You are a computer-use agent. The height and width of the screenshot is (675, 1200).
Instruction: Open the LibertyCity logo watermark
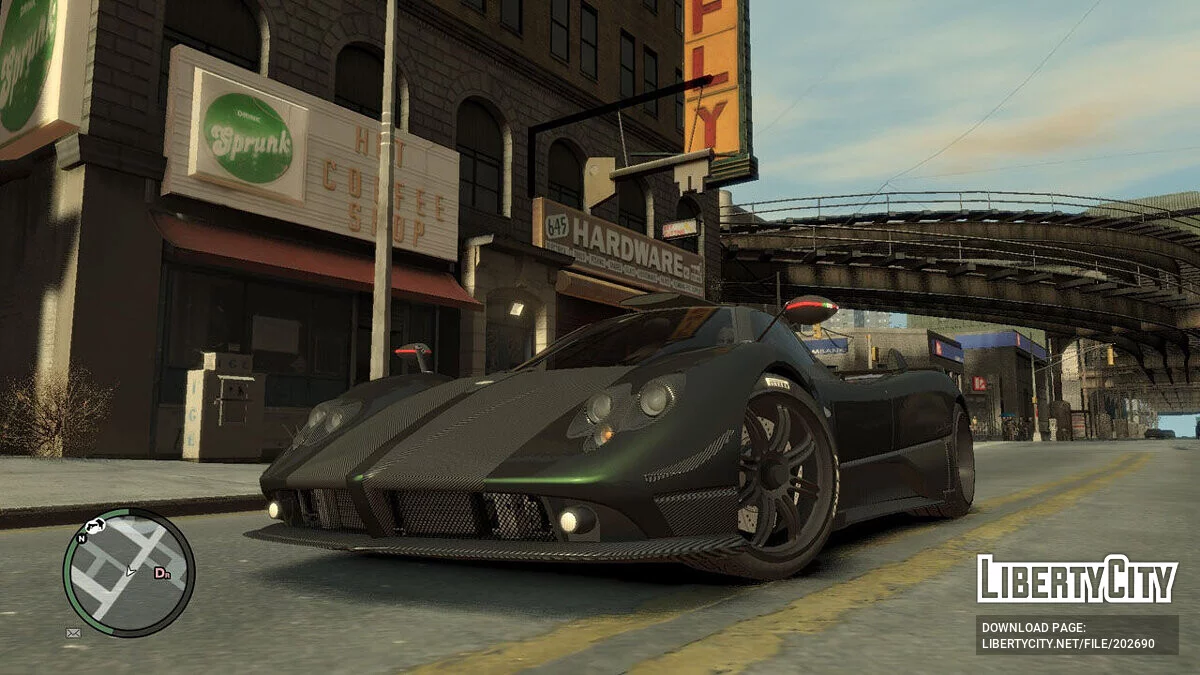click(x=1077, y=579)
